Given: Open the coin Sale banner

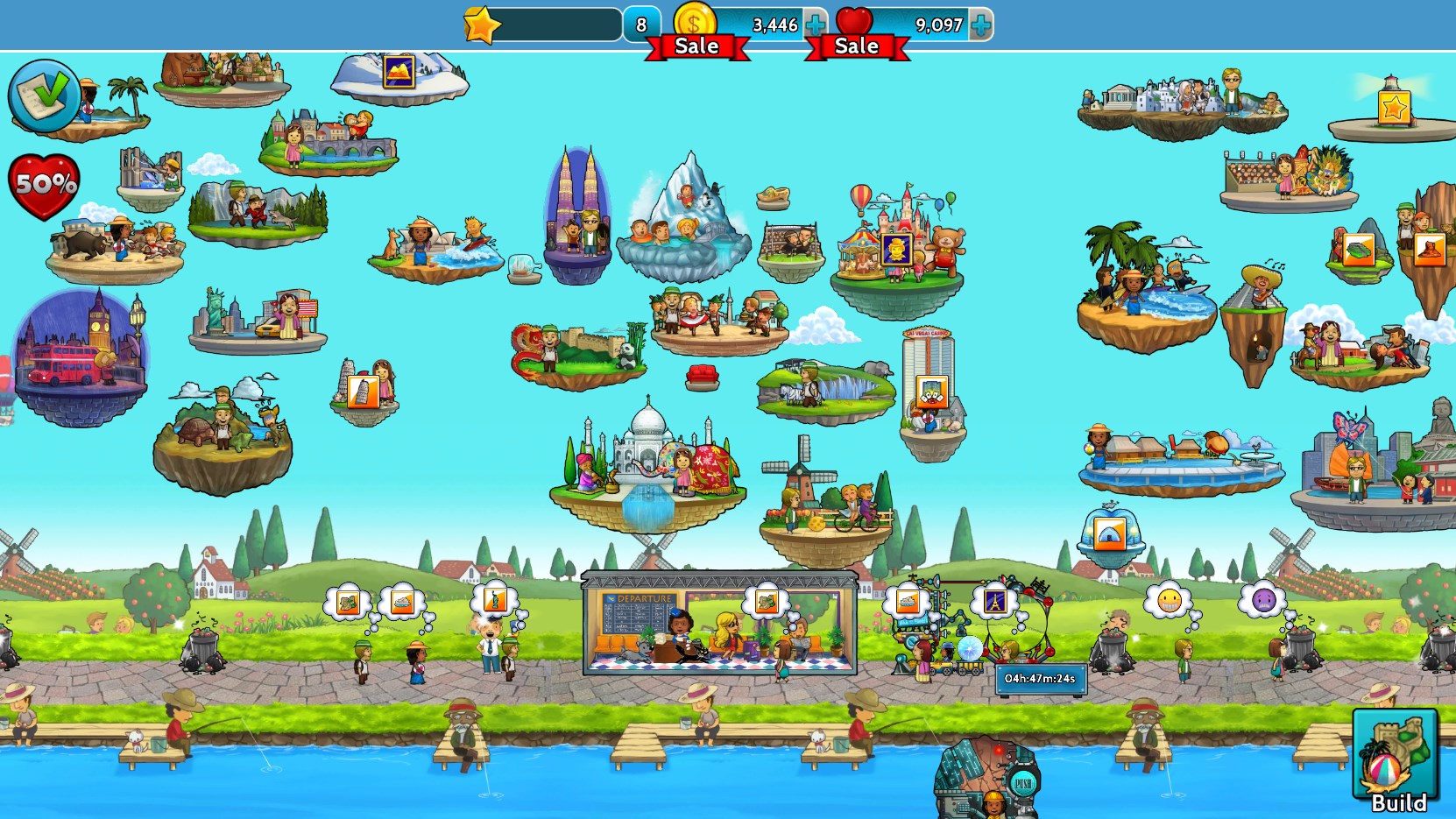Looking at the screenshot, I should [696, 46].
